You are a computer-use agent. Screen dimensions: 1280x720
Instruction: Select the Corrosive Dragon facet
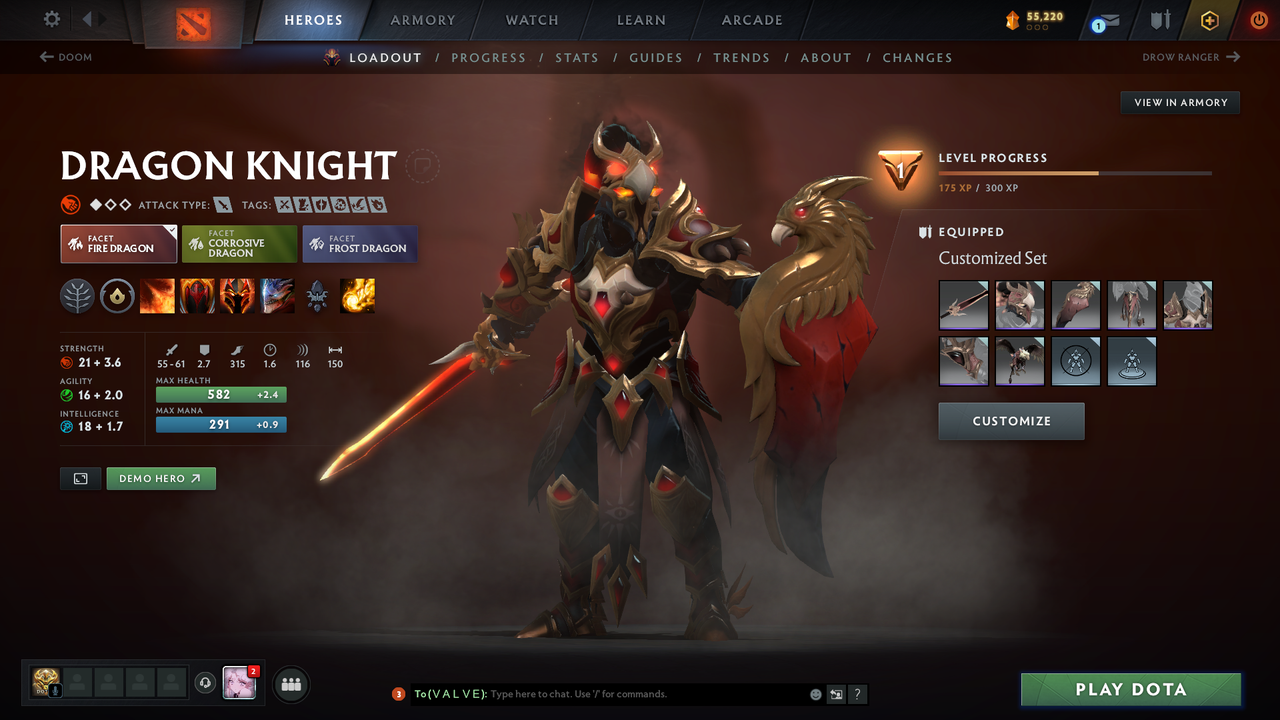pos(239,243)
